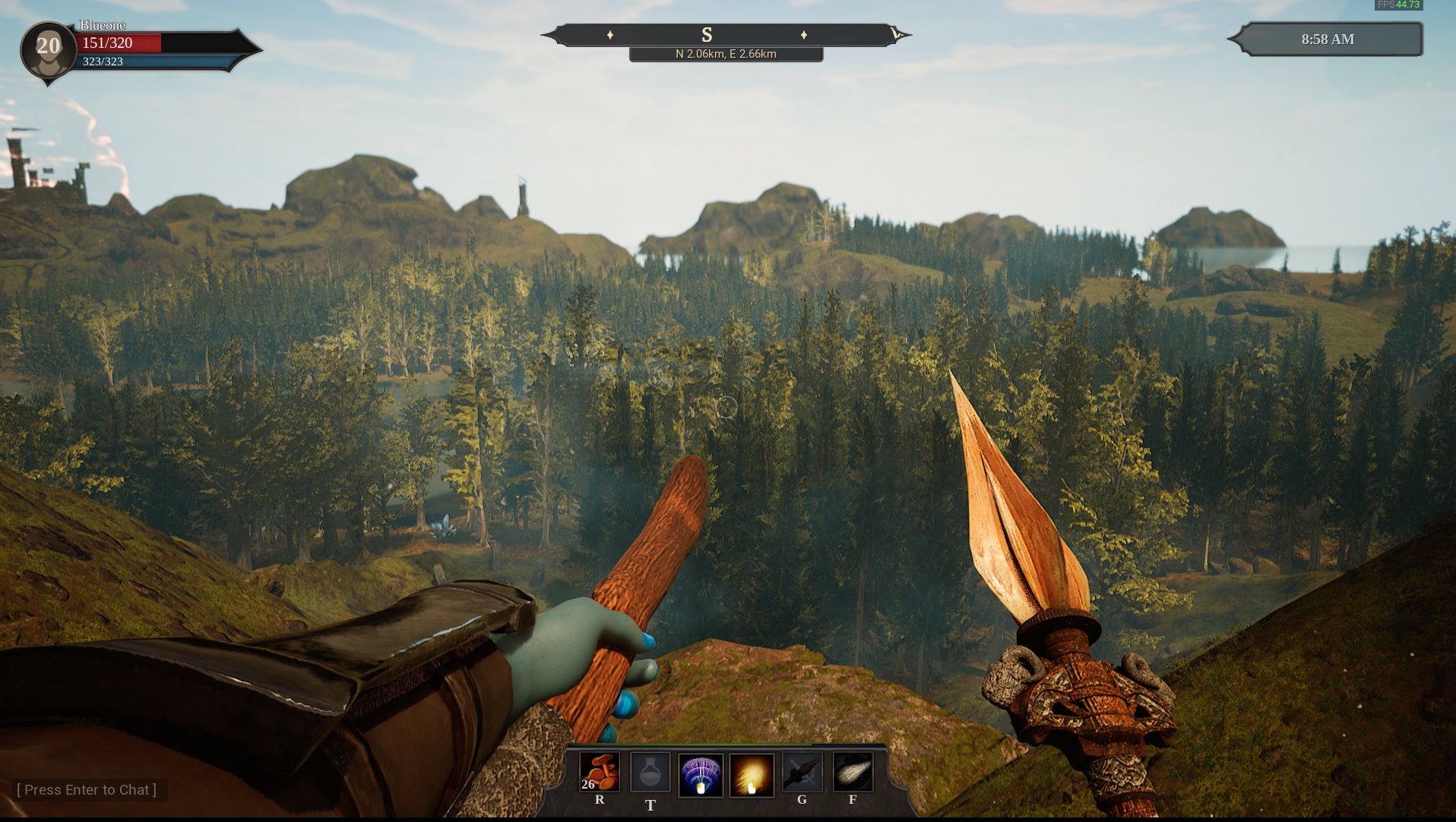The image size is (1456, 822).
Task: Open the chat input box
Action: (87, 790)
